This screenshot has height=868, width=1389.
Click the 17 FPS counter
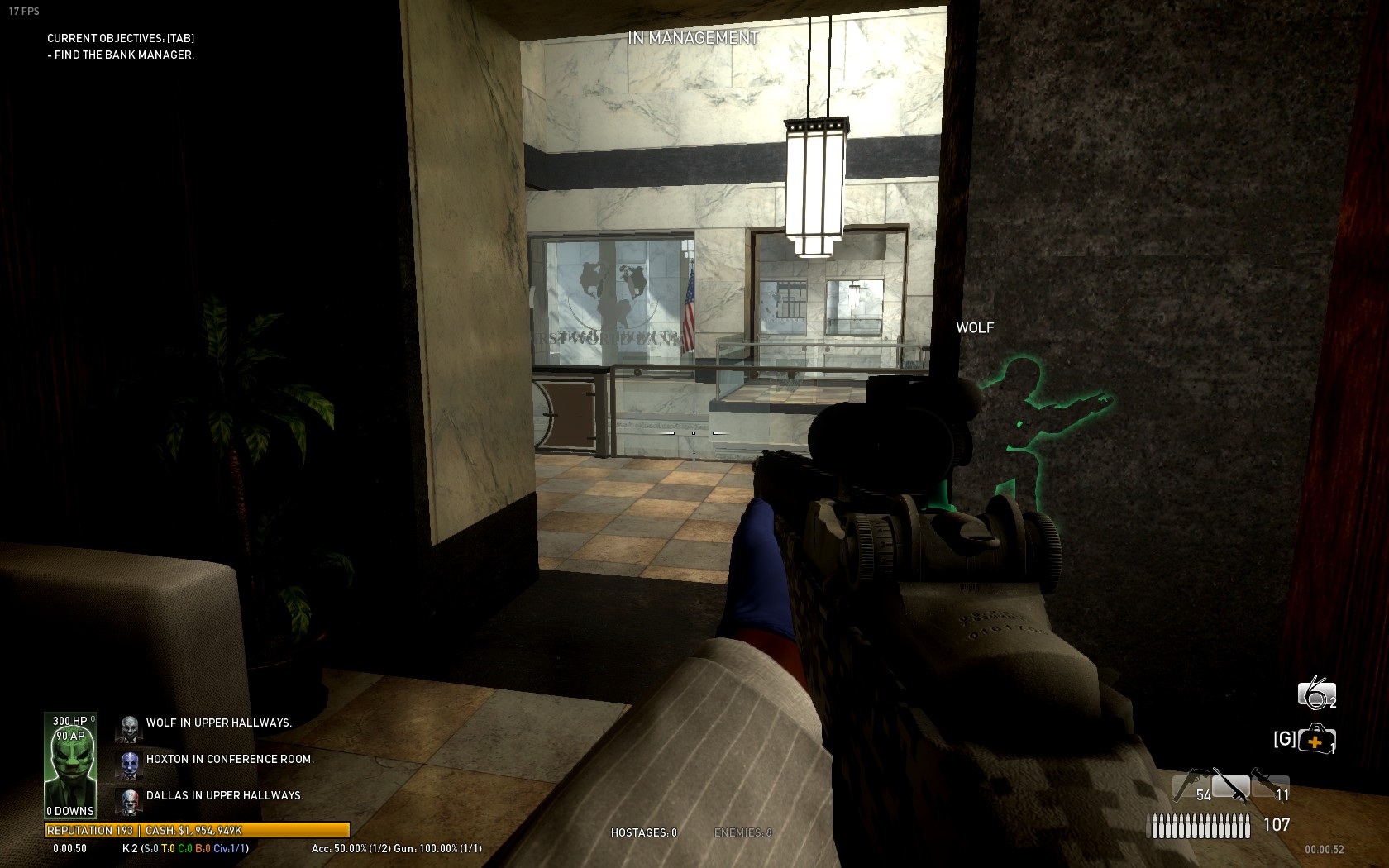tap(26, 12)
